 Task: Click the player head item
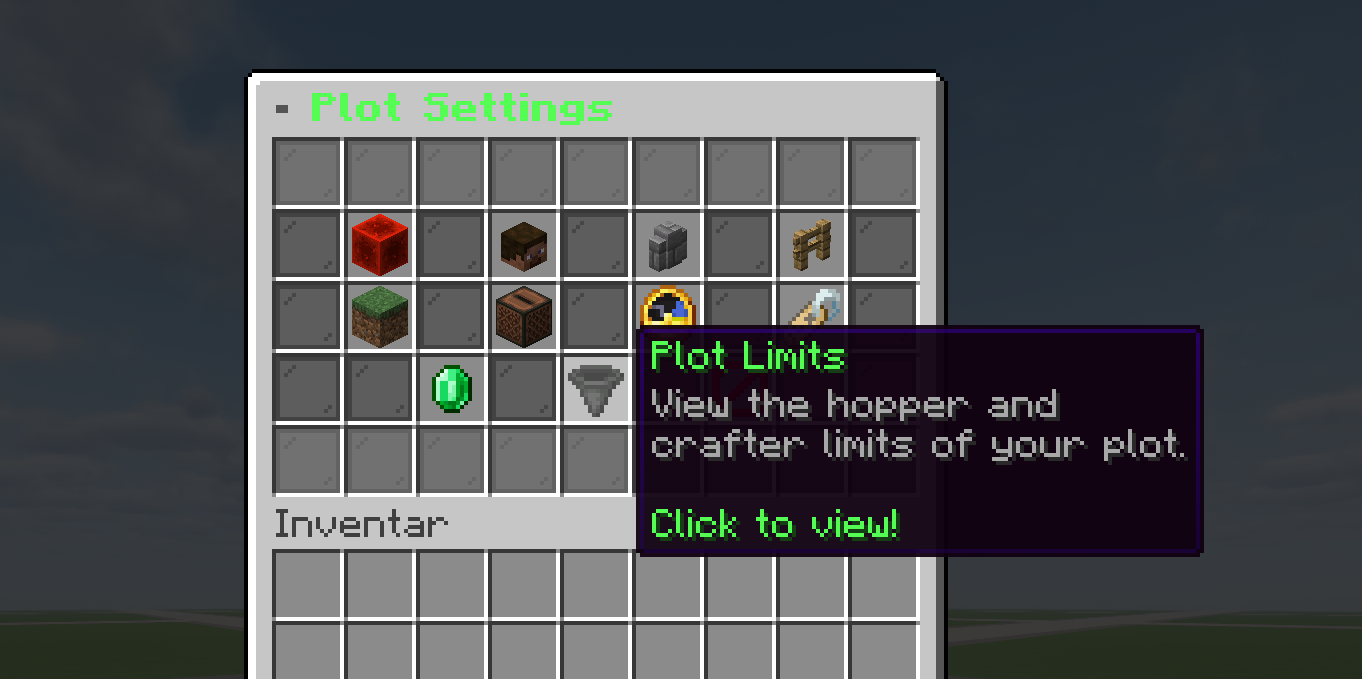[x=523, y=245]
